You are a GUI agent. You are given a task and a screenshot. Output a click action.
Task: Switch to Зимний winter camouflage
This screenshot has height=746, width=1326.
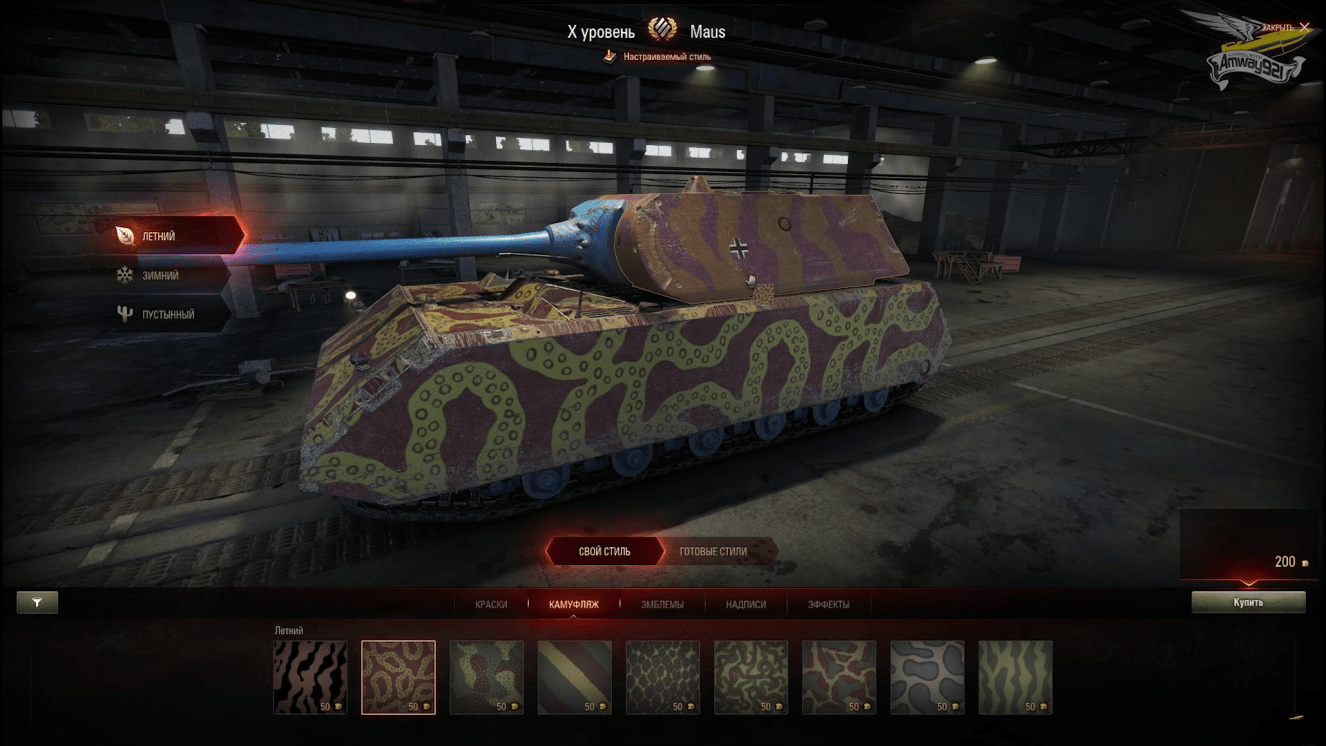pos(160,275)
